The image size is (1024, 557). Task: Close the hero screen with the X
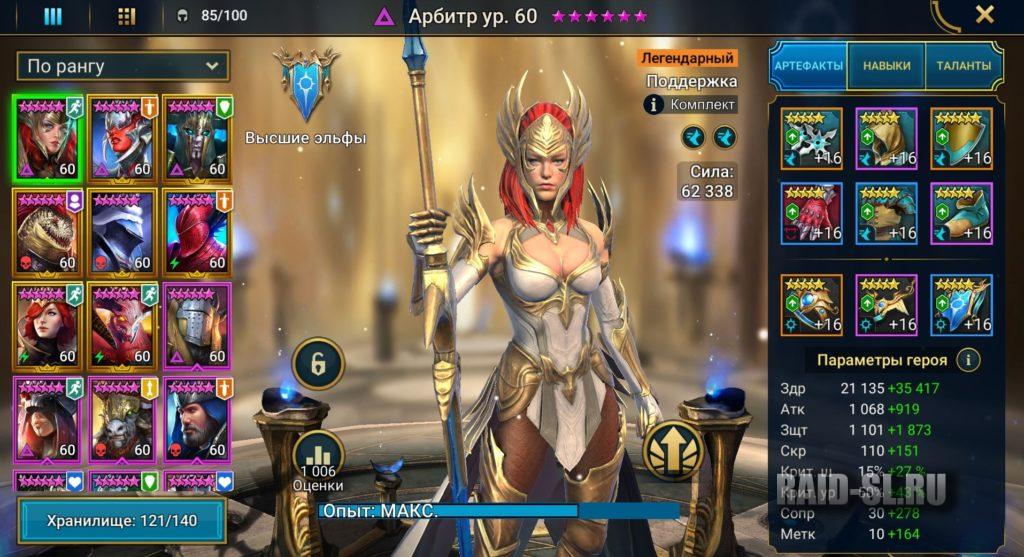(x=984, y=15)
